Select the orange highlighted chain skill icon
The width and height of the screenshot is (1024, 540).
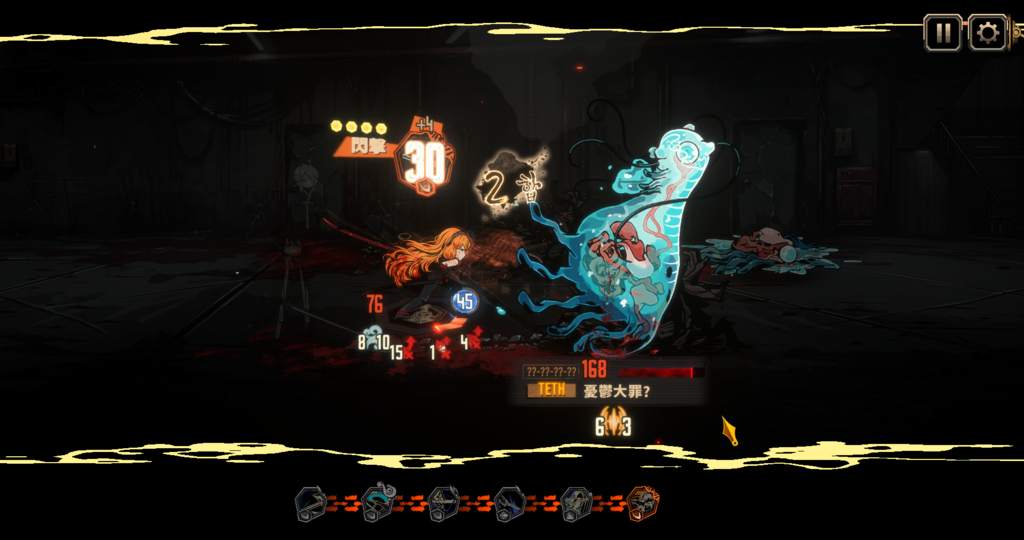tap(643, 503)
